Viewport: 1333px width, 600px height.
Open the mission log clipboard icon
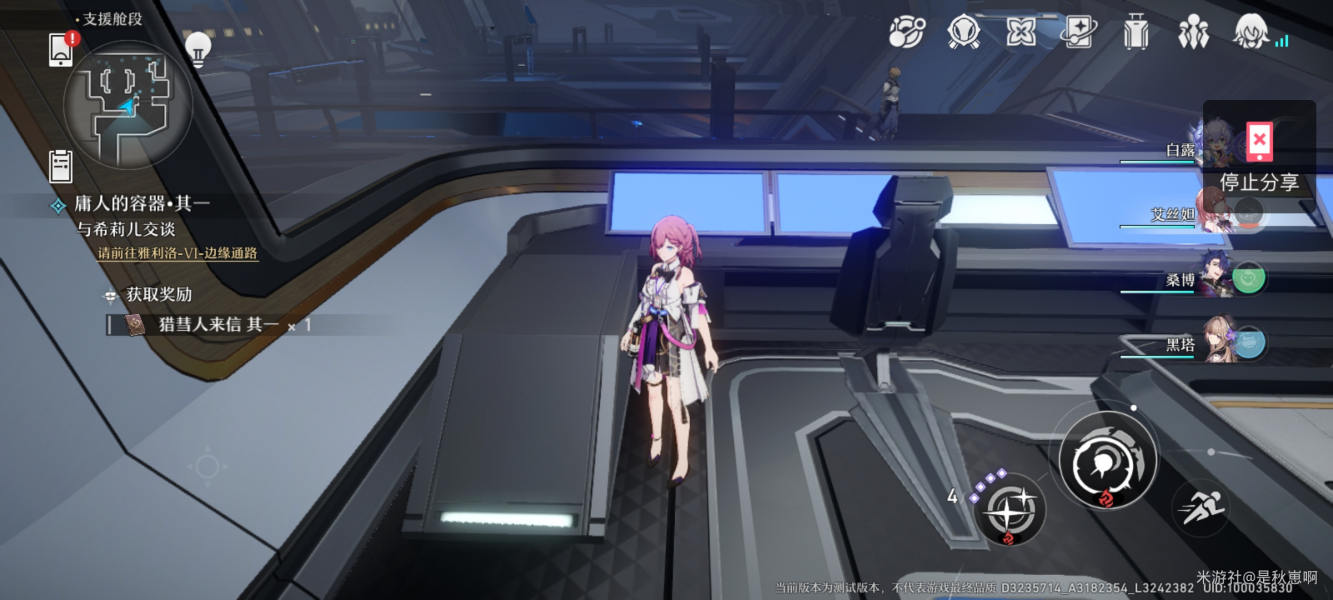pos(61,165)
